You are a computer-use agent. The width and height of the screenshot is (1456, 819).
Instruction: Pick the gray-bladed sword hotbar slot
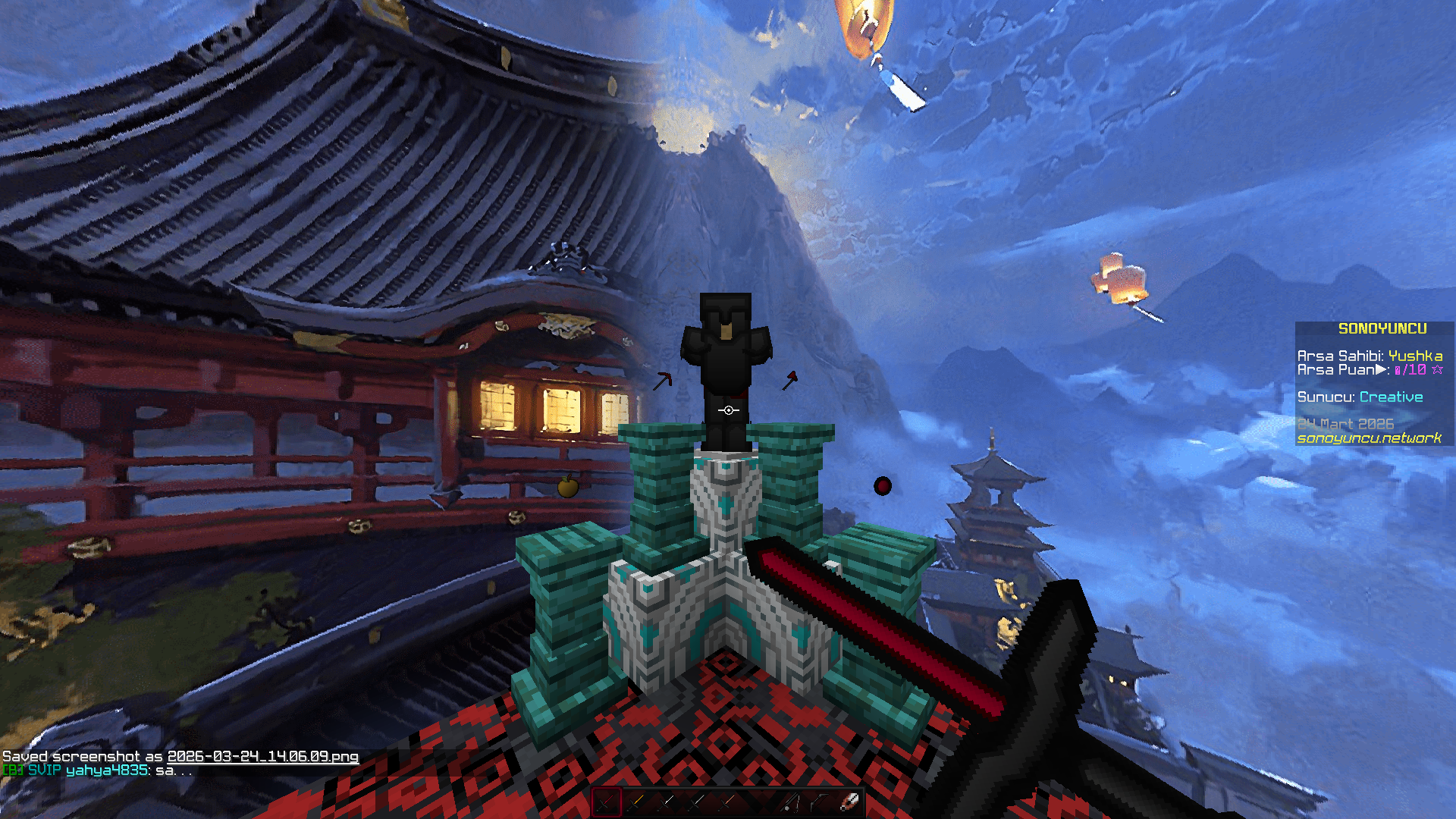[x=698, y=802]
